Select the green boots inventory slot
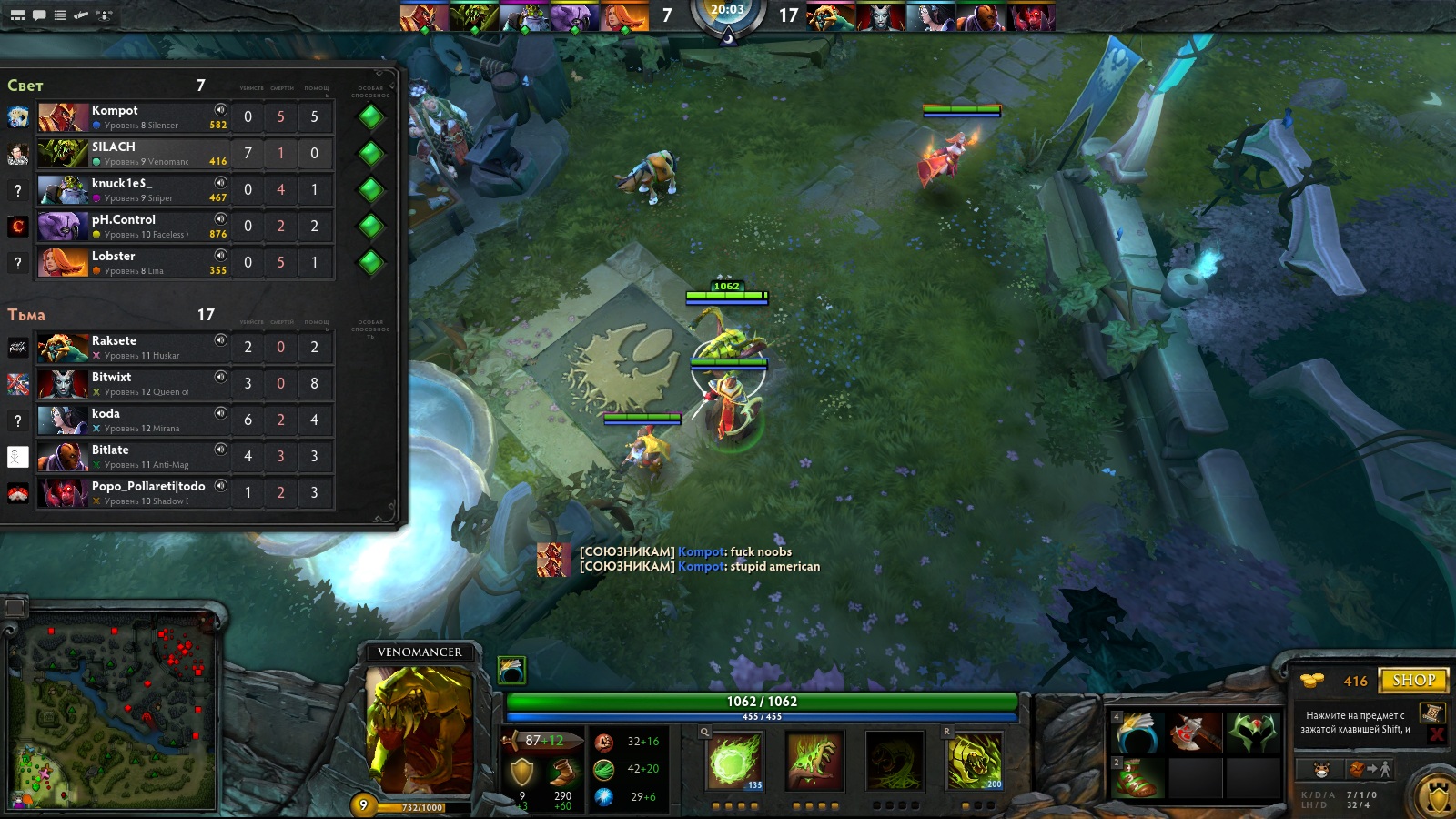The image size is (1456, 819). 1137,778
